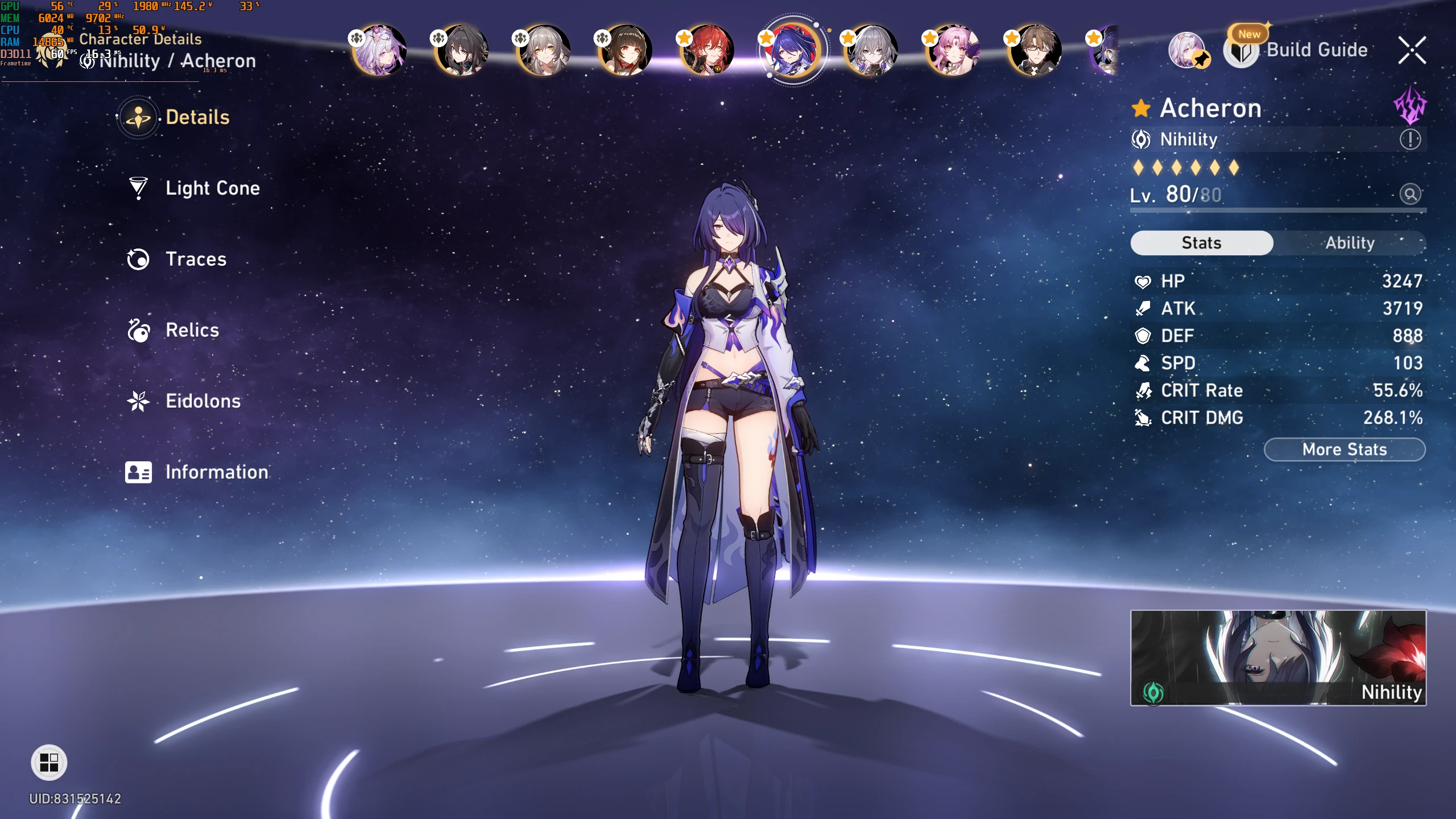Open the Light Cone panel
The height and width of the screenshot is (819, 1456).
(x=212, y=188)
